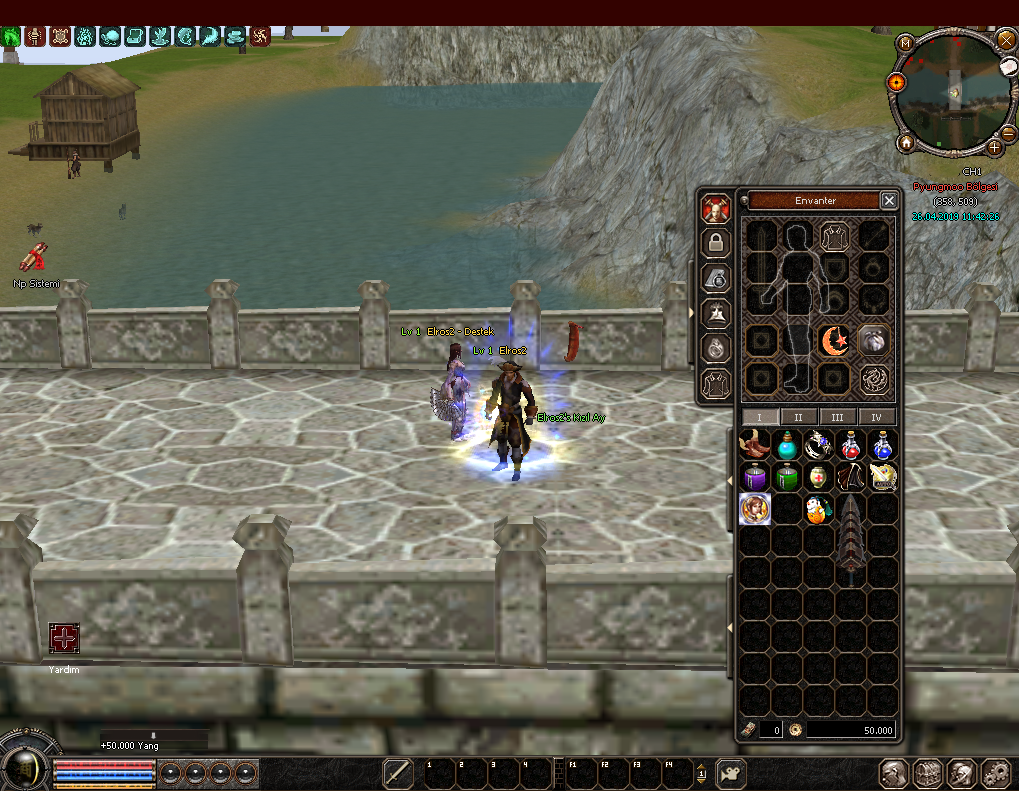Toggle the camera mode button on the hotbar

(x=731, y=773)
